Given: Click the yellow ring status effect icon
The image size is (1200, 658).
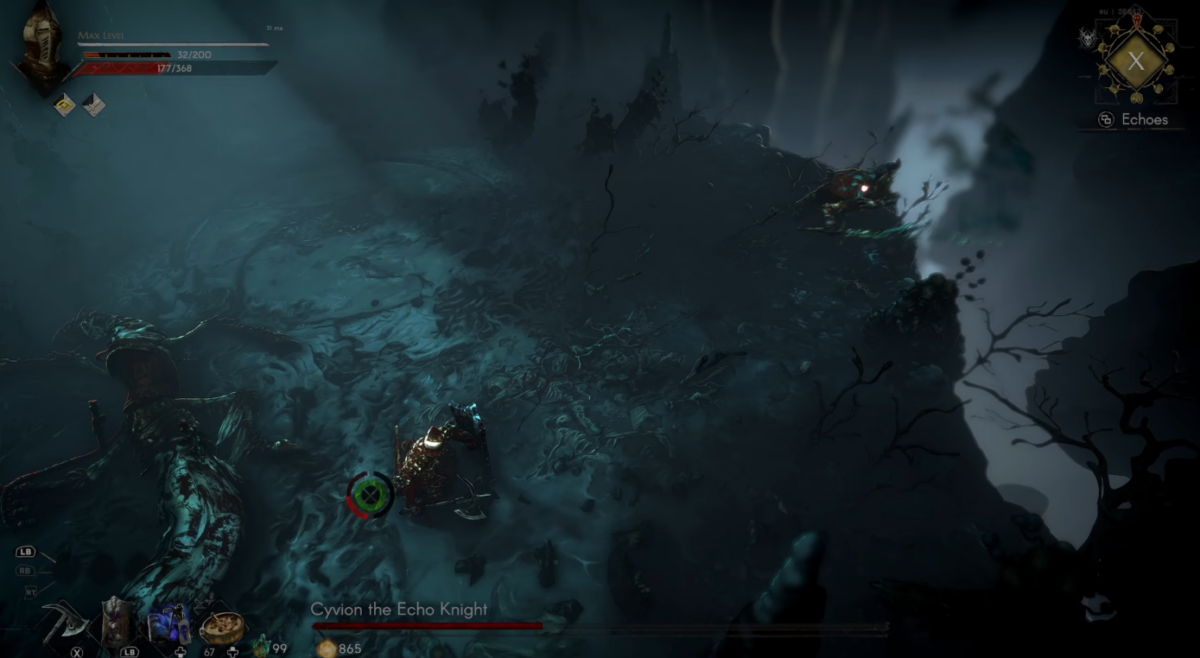Looking at the screenshot, I should click(65, 104).
